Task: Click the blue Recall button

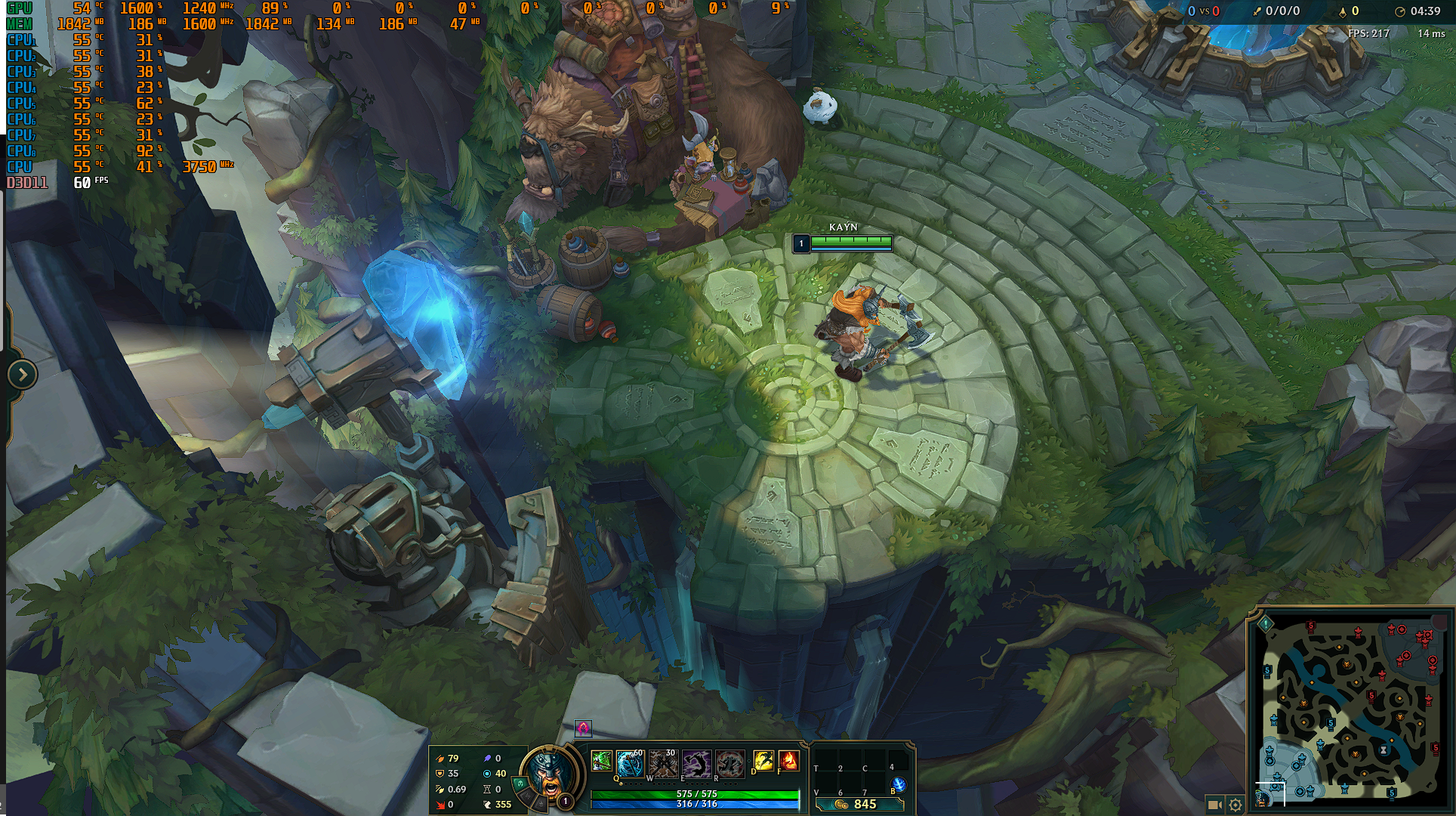Action: tap(898, 784)
